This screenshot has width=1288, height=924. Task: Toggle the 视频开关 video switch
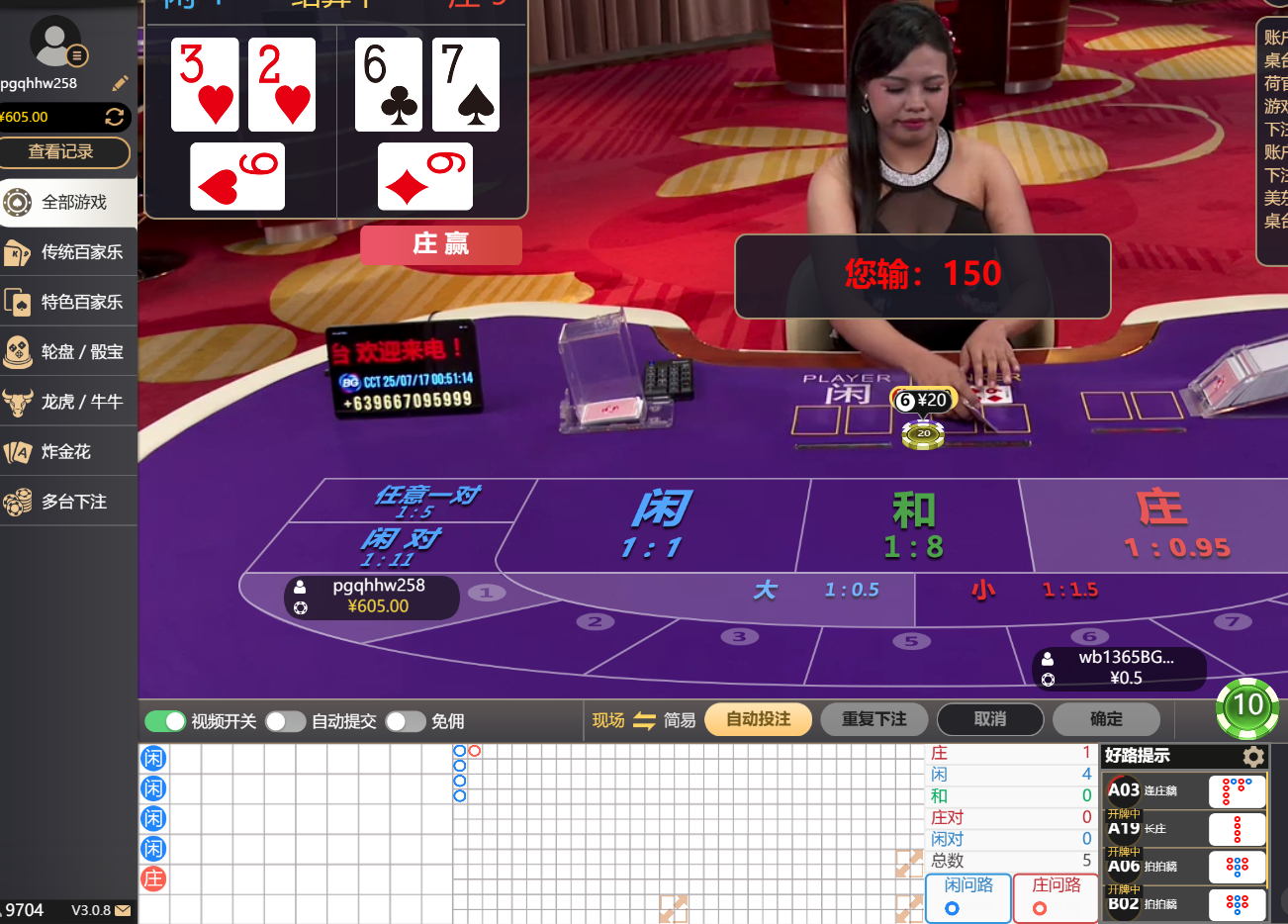[165, 721]
